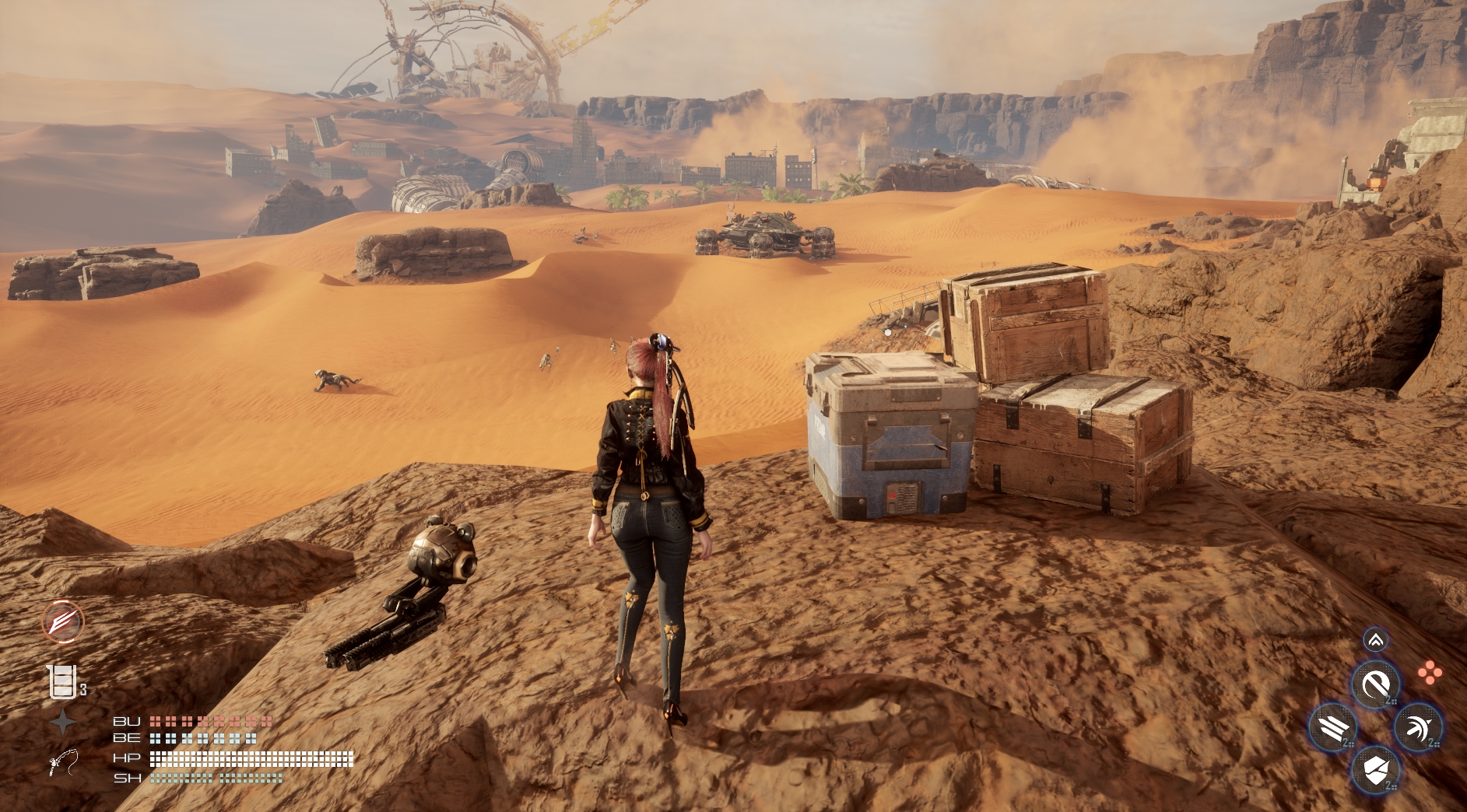Image resolution: width=1467 pixels, height=812 pixels.
Task: Trigger the triple blade Beta skill
Action: (x=1332, y=729)
